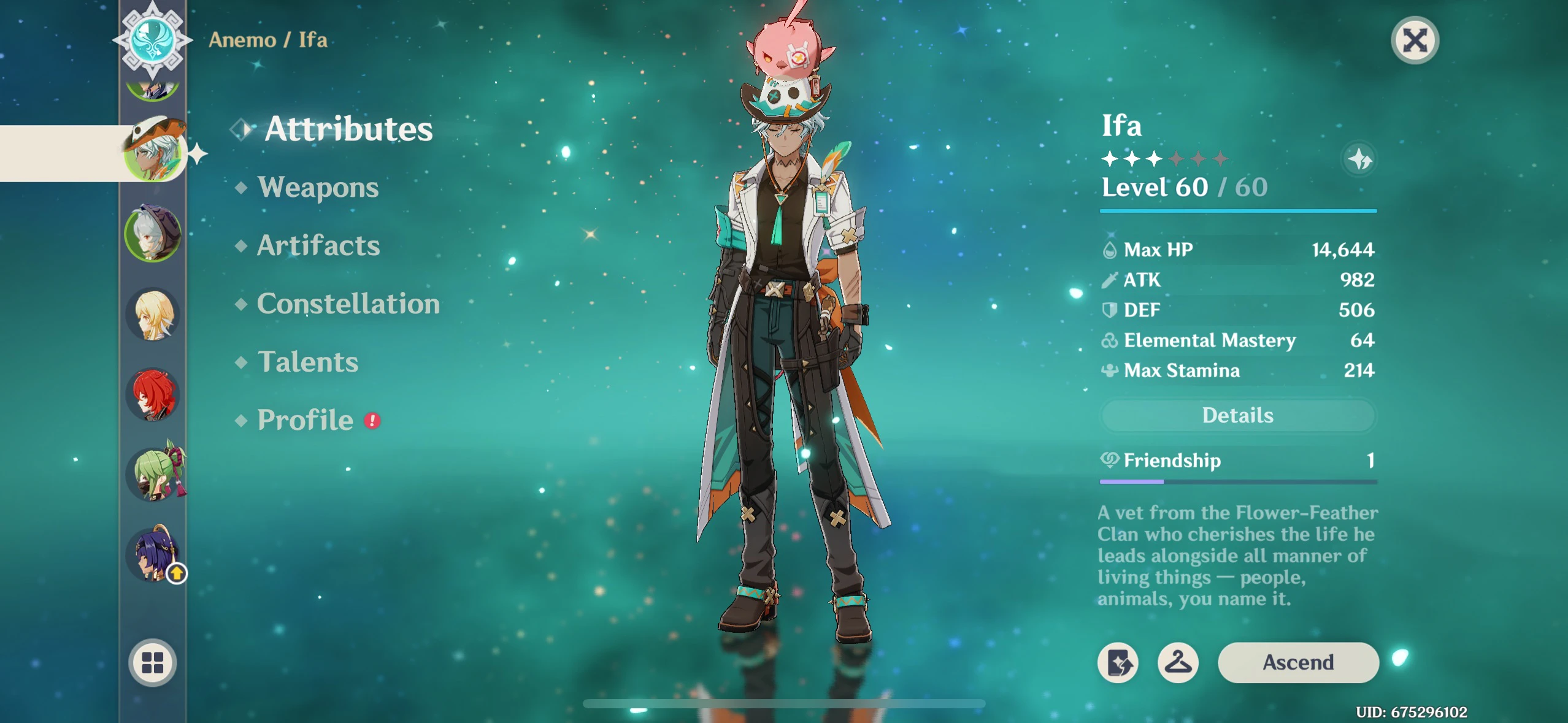
Task: Open the outfit hanger icon
Action: [x=1178, y=662]
